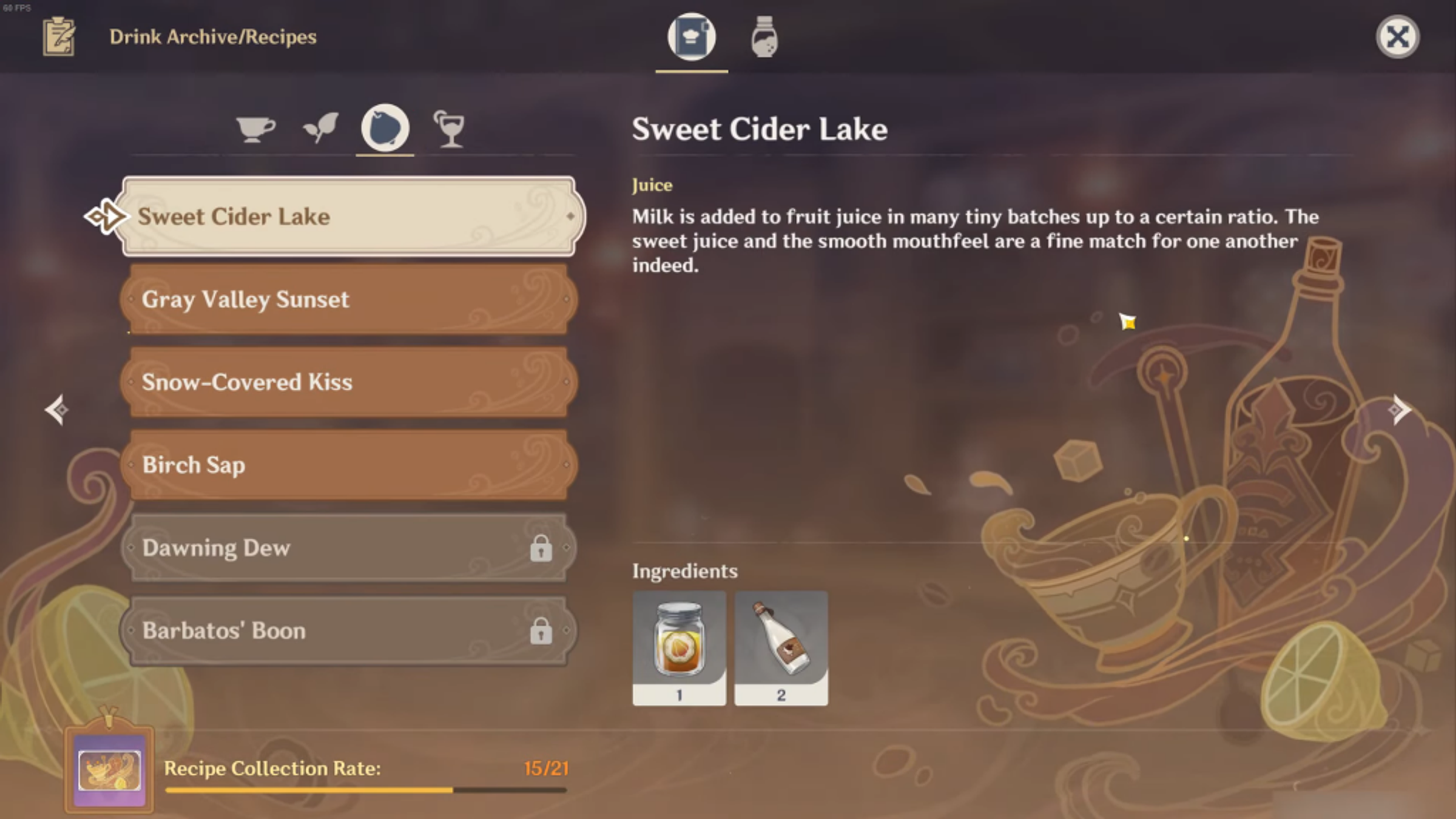Select the herb sprout category icon
1456x819 pixels.
click(322, 127)
